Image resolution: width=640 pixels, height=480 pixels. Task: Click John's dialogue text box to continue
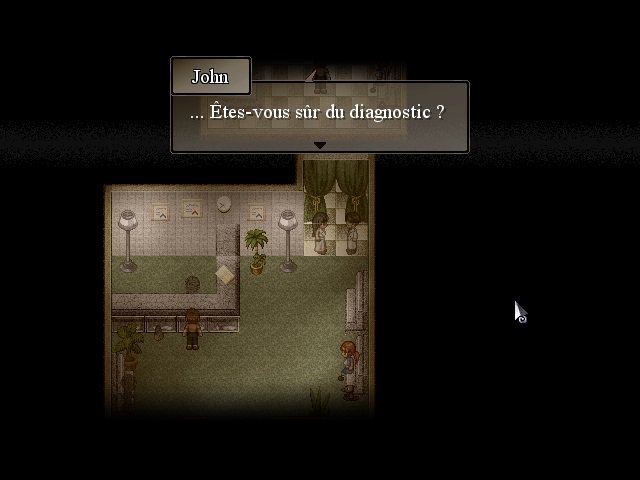click(319, 113)
